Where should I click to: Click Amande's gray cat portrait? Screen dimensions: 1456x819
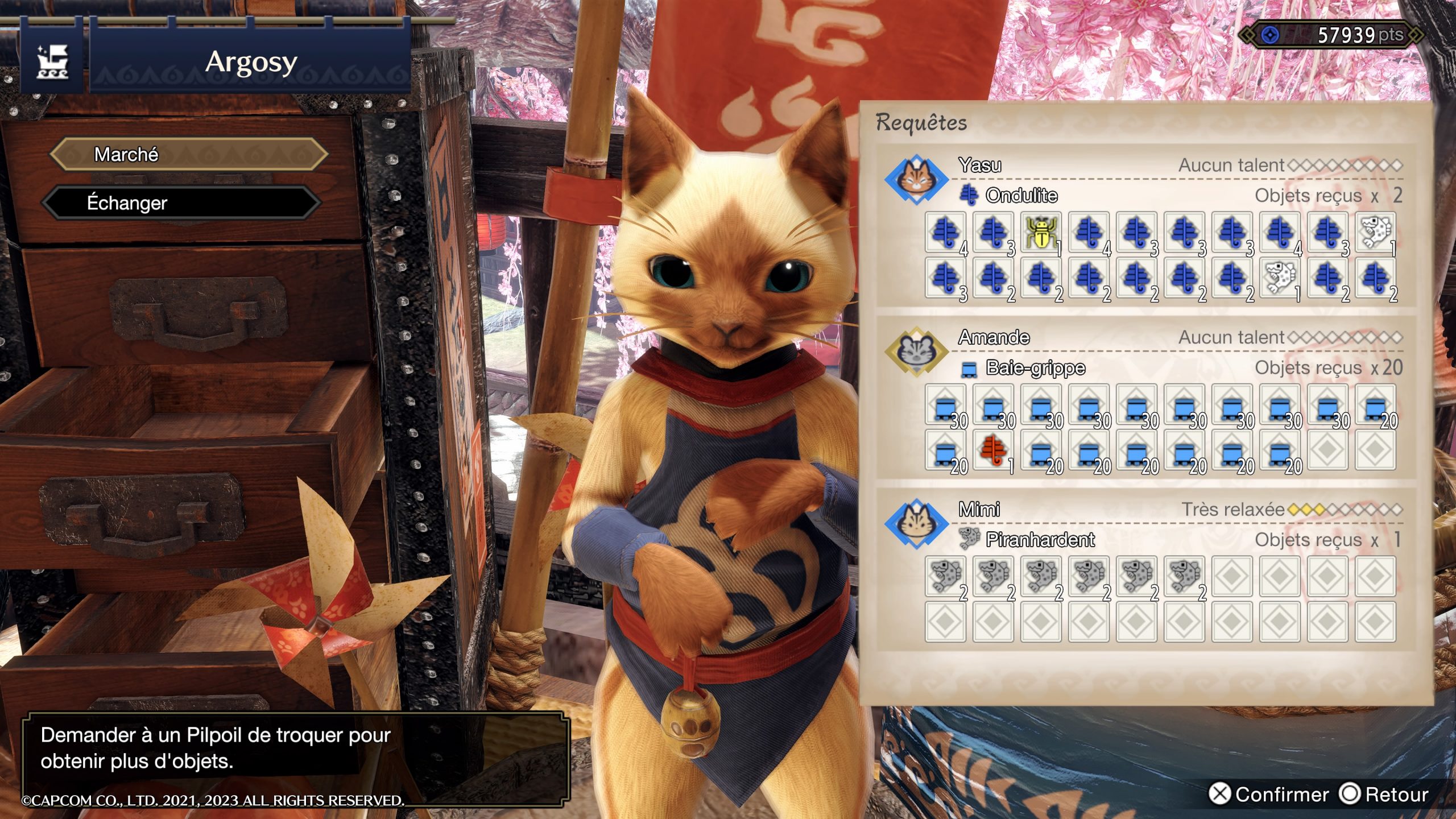tap(916, 351)
